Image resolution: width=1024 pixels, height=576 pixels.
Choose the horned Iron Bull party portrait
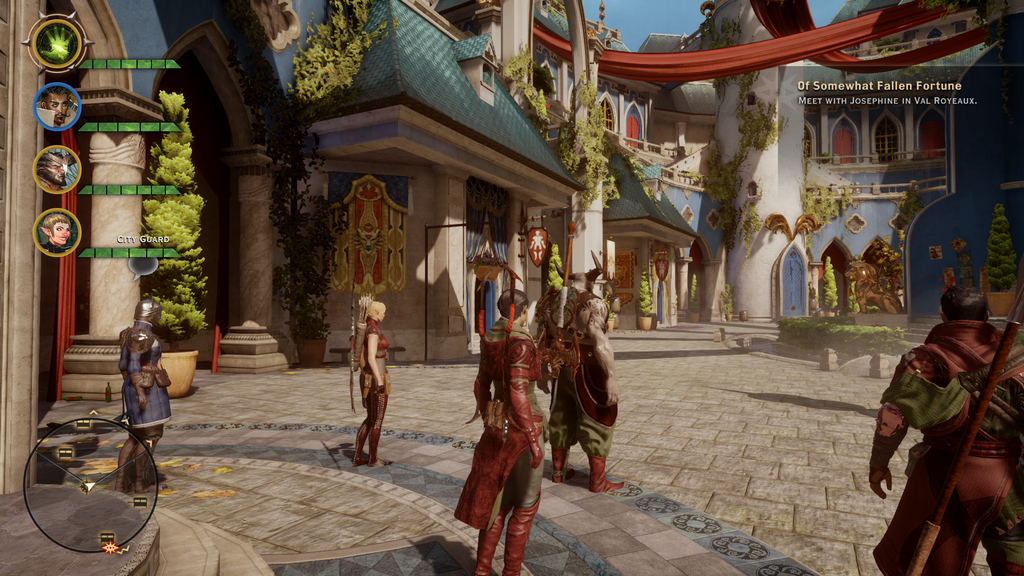tap(57, 169)
